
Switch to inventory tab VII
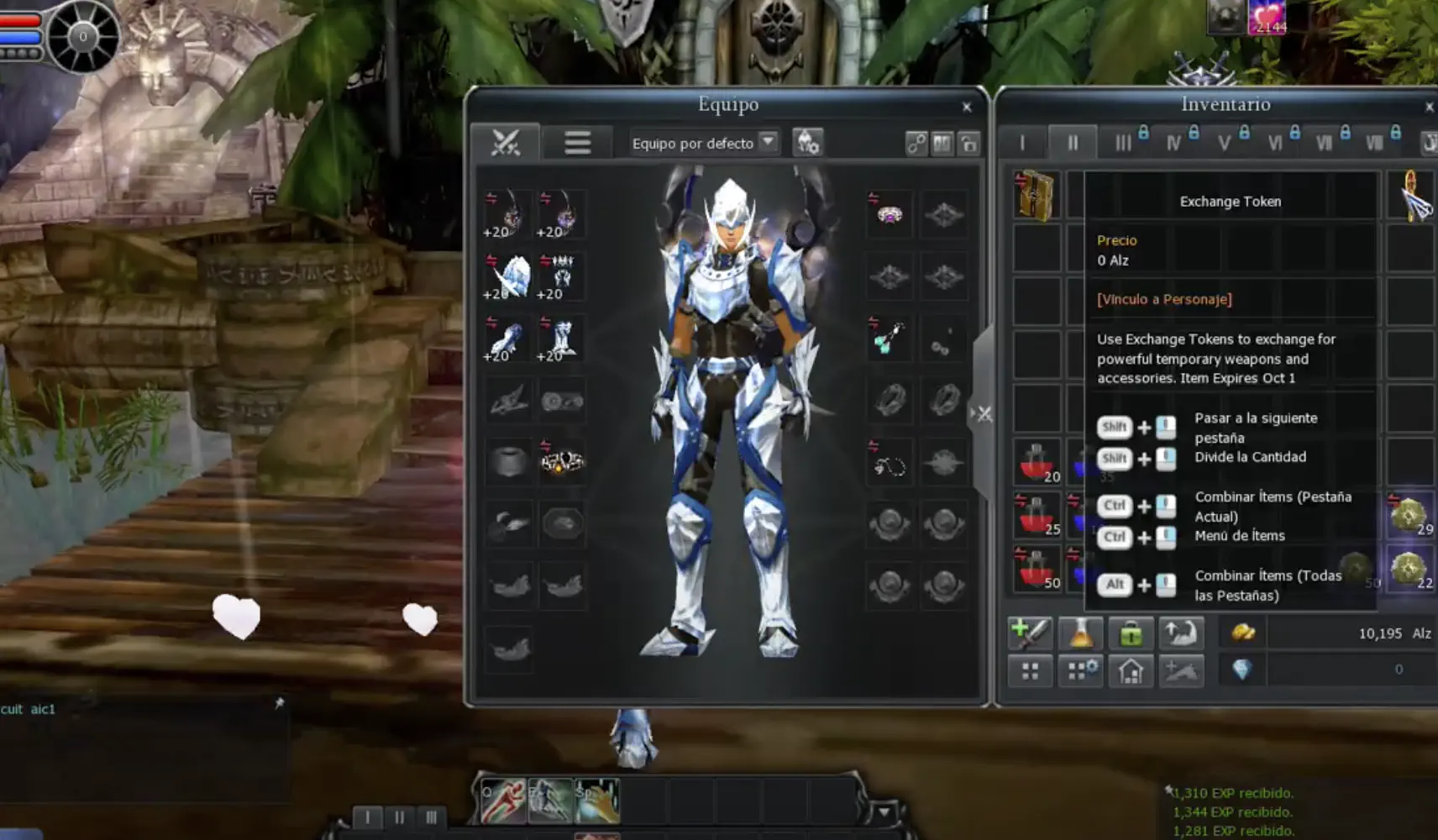[1325, 143]
